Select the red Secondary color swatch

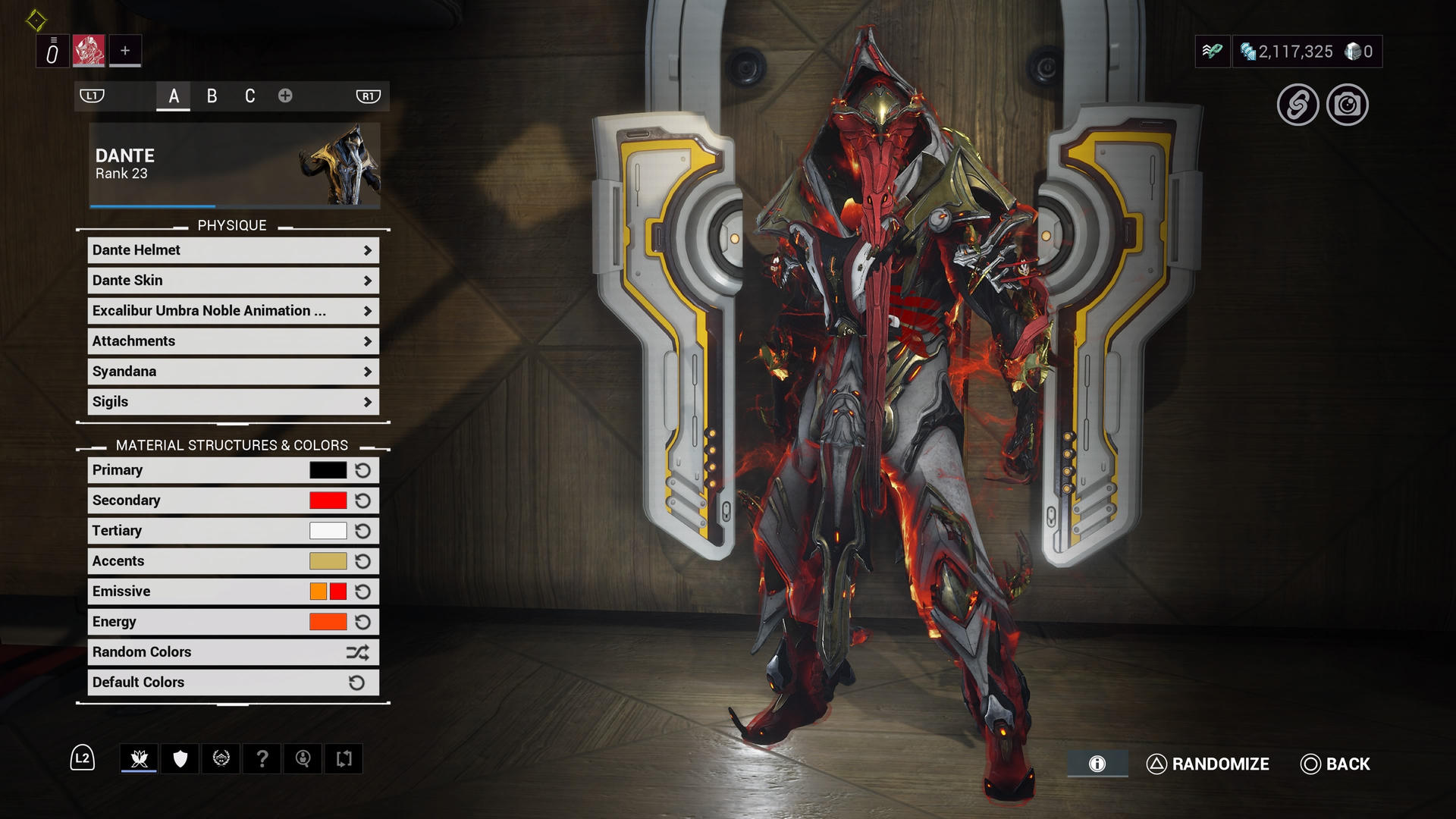[326, 500]
